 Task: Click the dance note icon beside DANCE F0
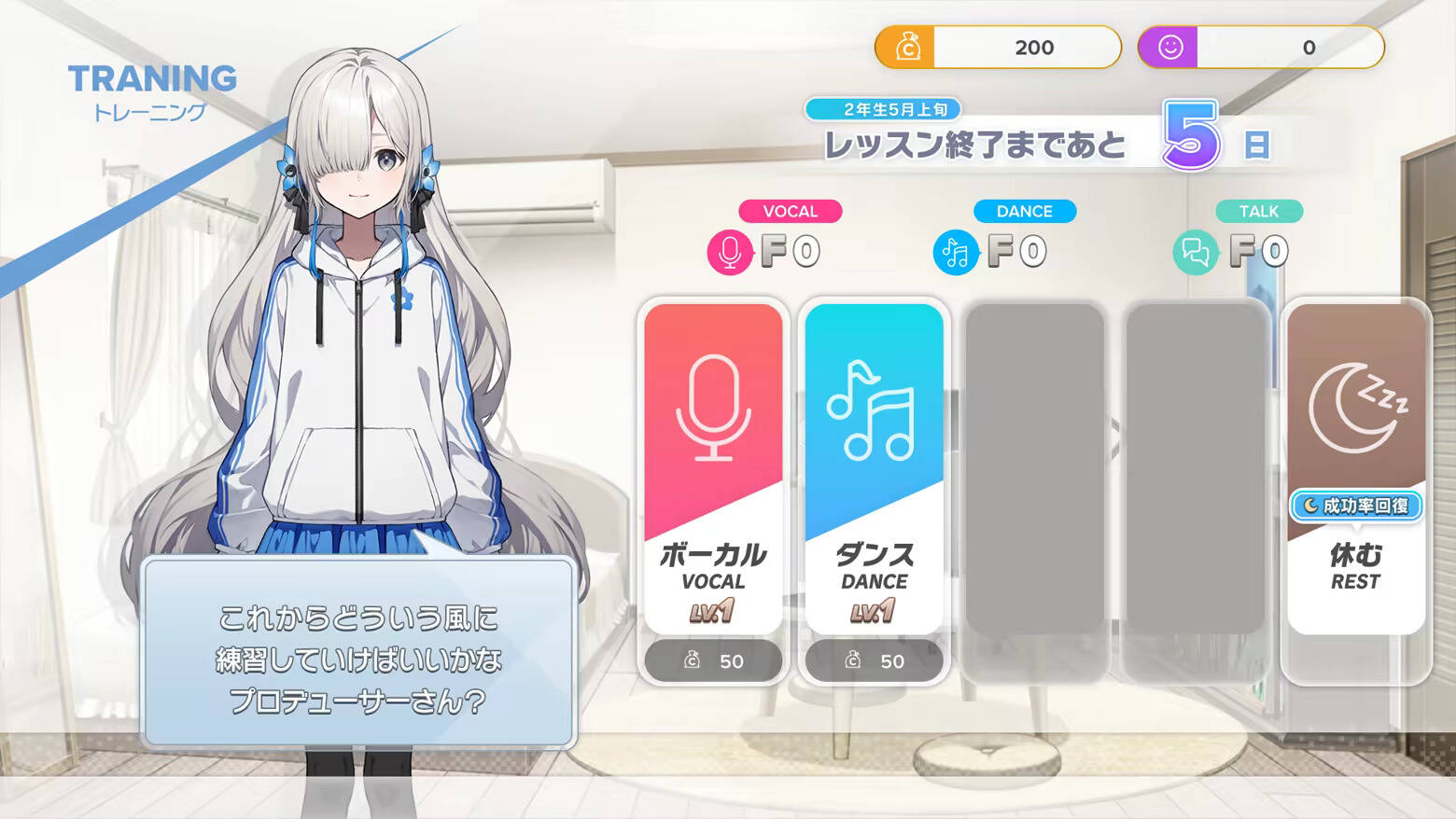click(954, 250)
